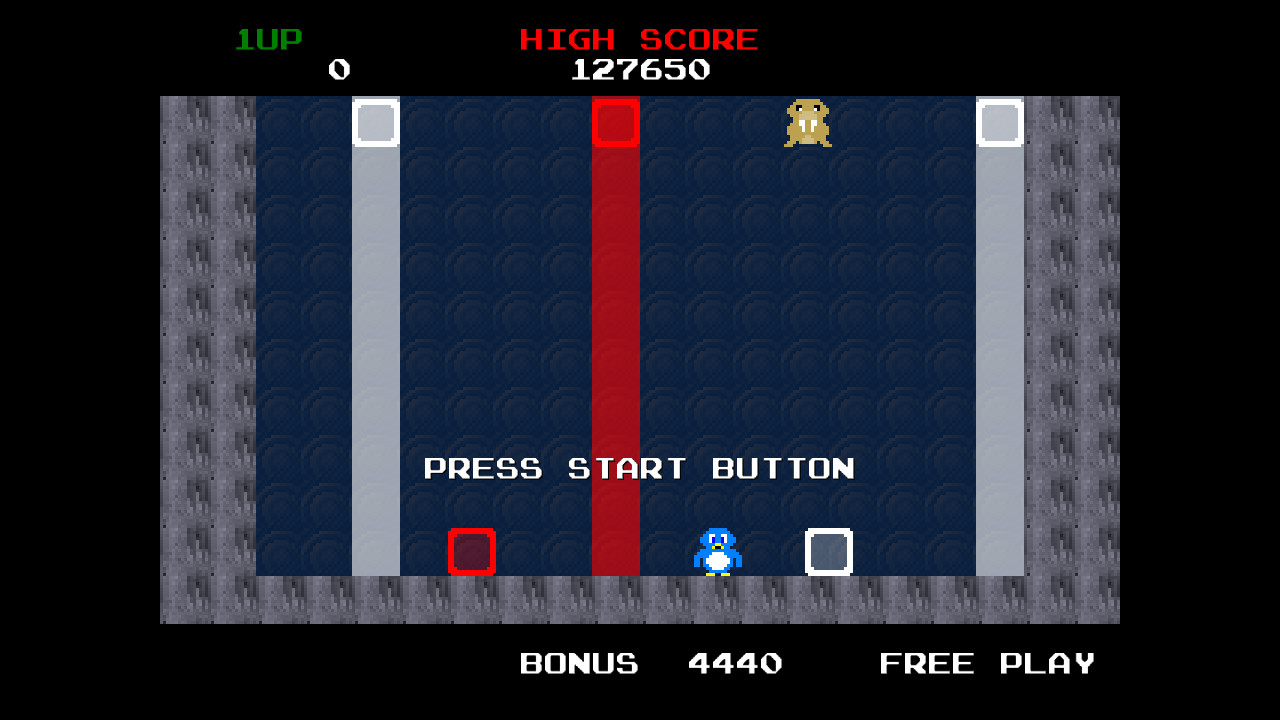Viewport: 1280px width, 720px height.
Task: Select the blue penguin character sprite
Action: pyautogui.click(x=716, y=550)
